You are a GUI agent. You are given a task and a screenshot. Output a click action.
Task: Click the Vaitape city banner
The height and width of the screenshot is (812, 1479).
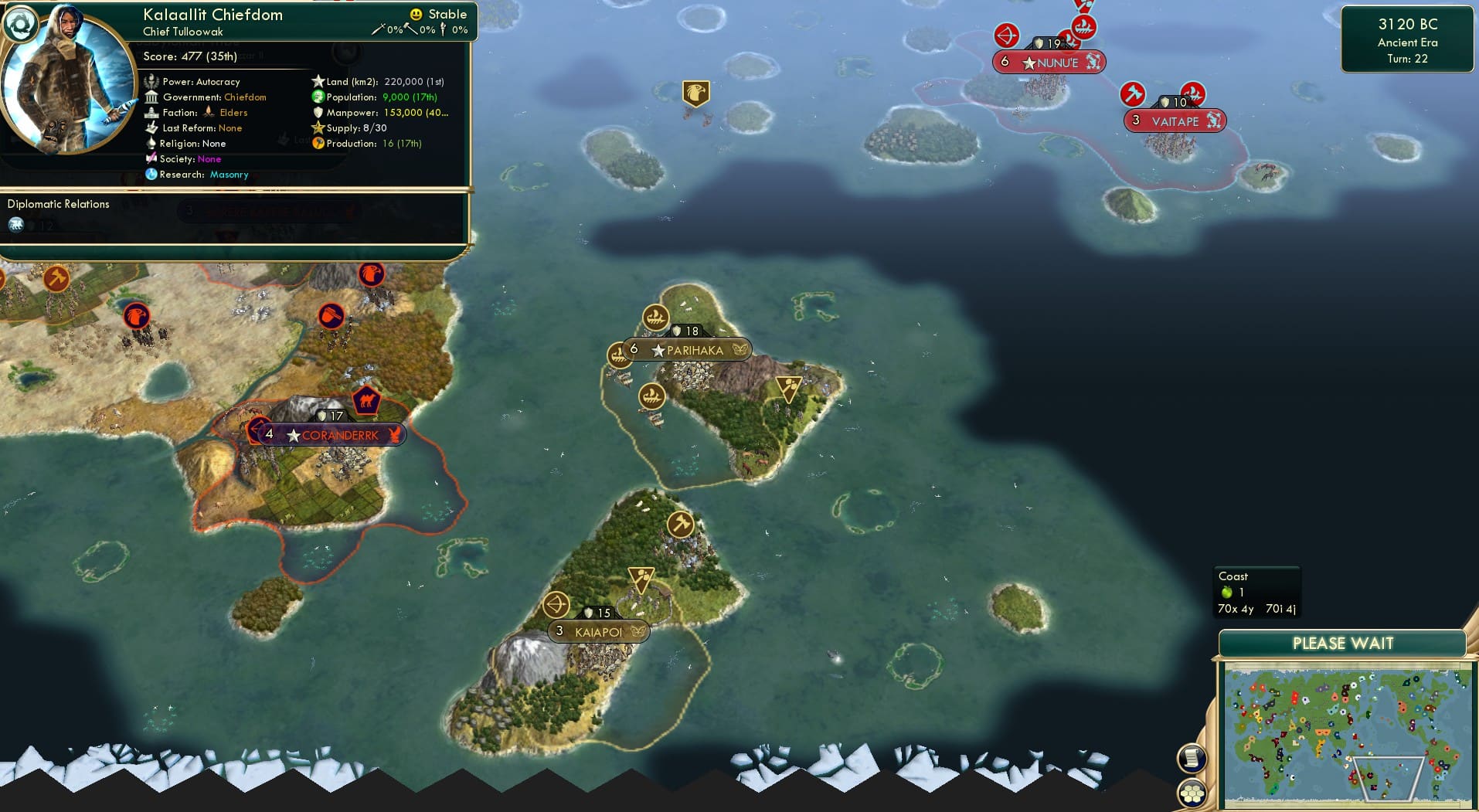[x=1174, y=121]
